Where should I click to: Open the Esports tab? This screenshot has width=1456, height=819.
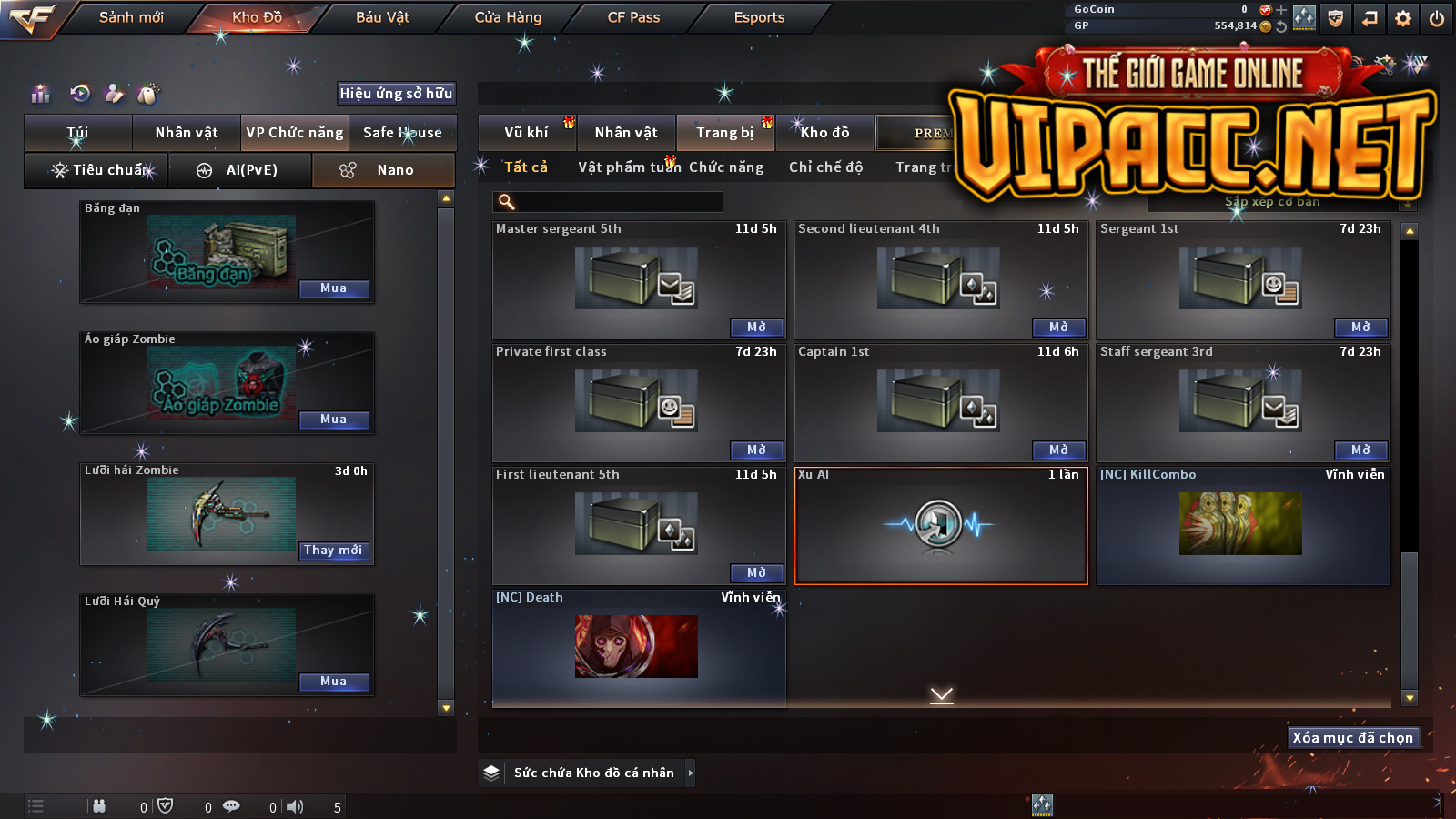pos(759,17)
